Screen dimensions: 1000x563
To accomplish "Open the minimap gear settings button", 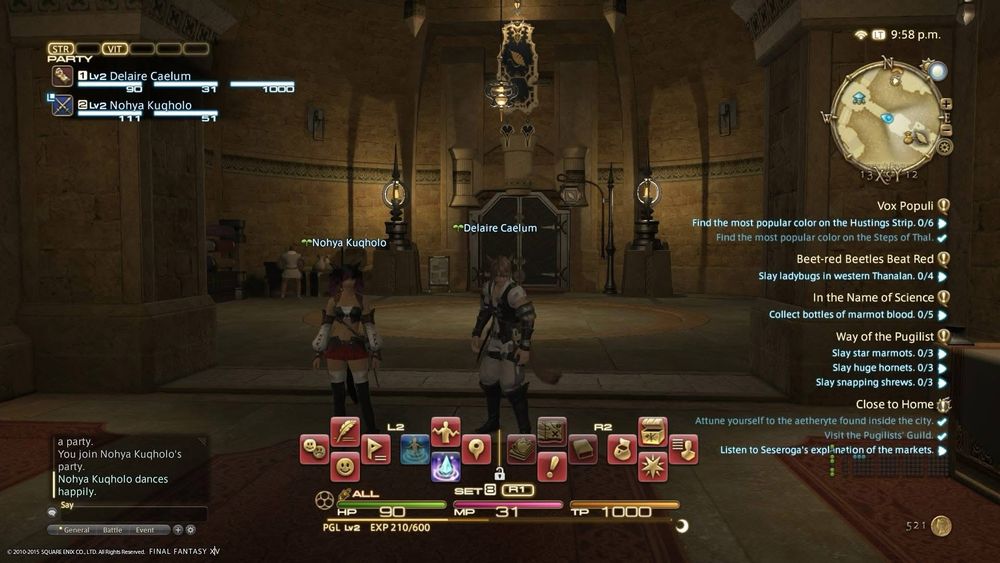I will [945, 147].
